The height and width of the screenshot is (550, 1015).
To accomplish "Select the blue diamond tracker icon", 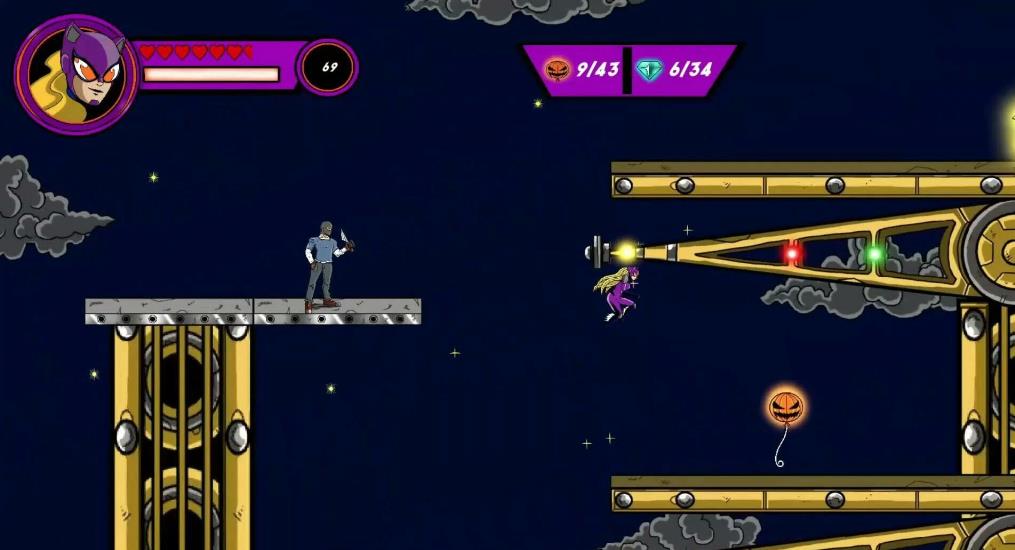I will point(649,70).
